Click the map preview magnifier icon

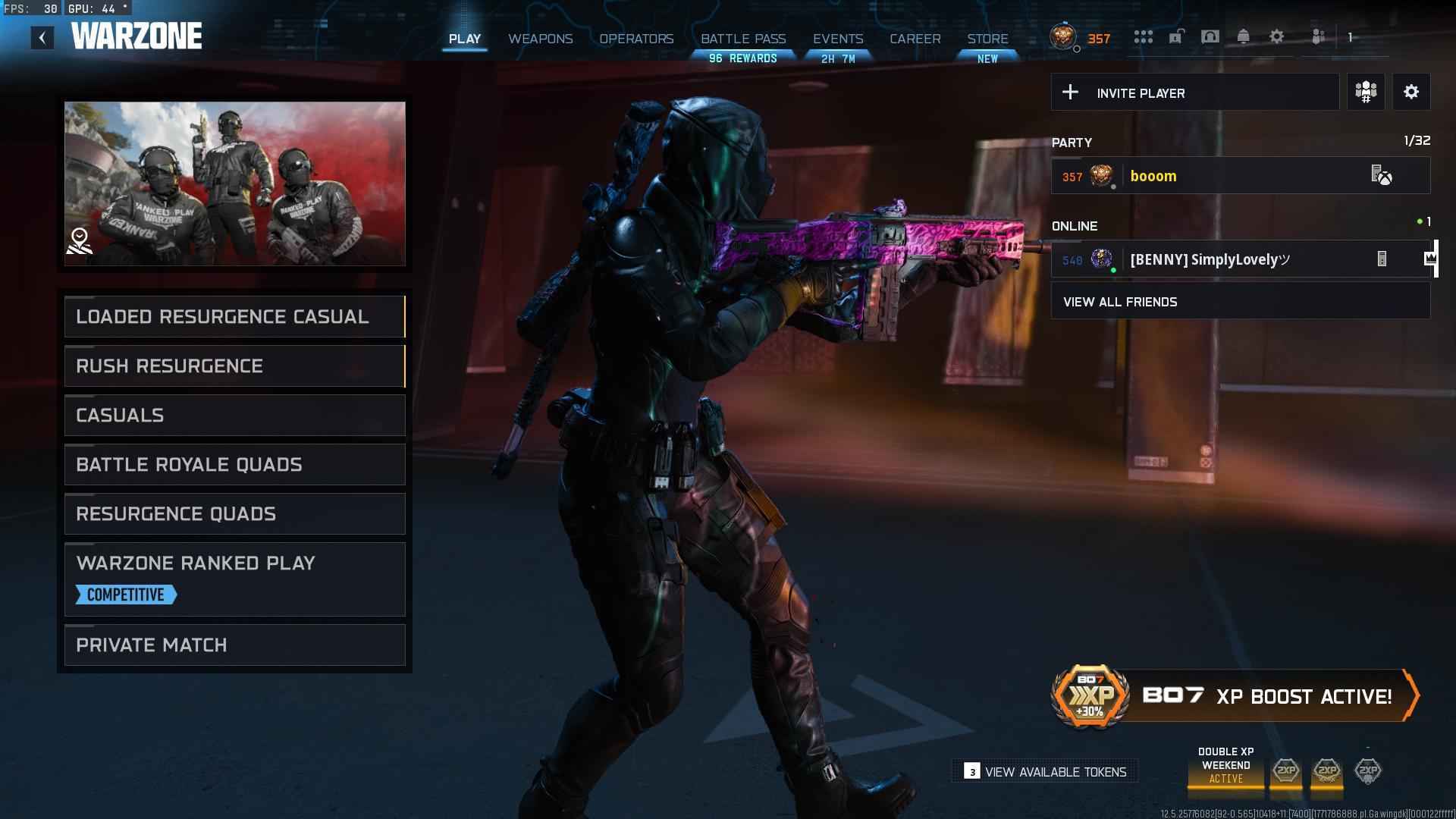[x=79, y=241]
